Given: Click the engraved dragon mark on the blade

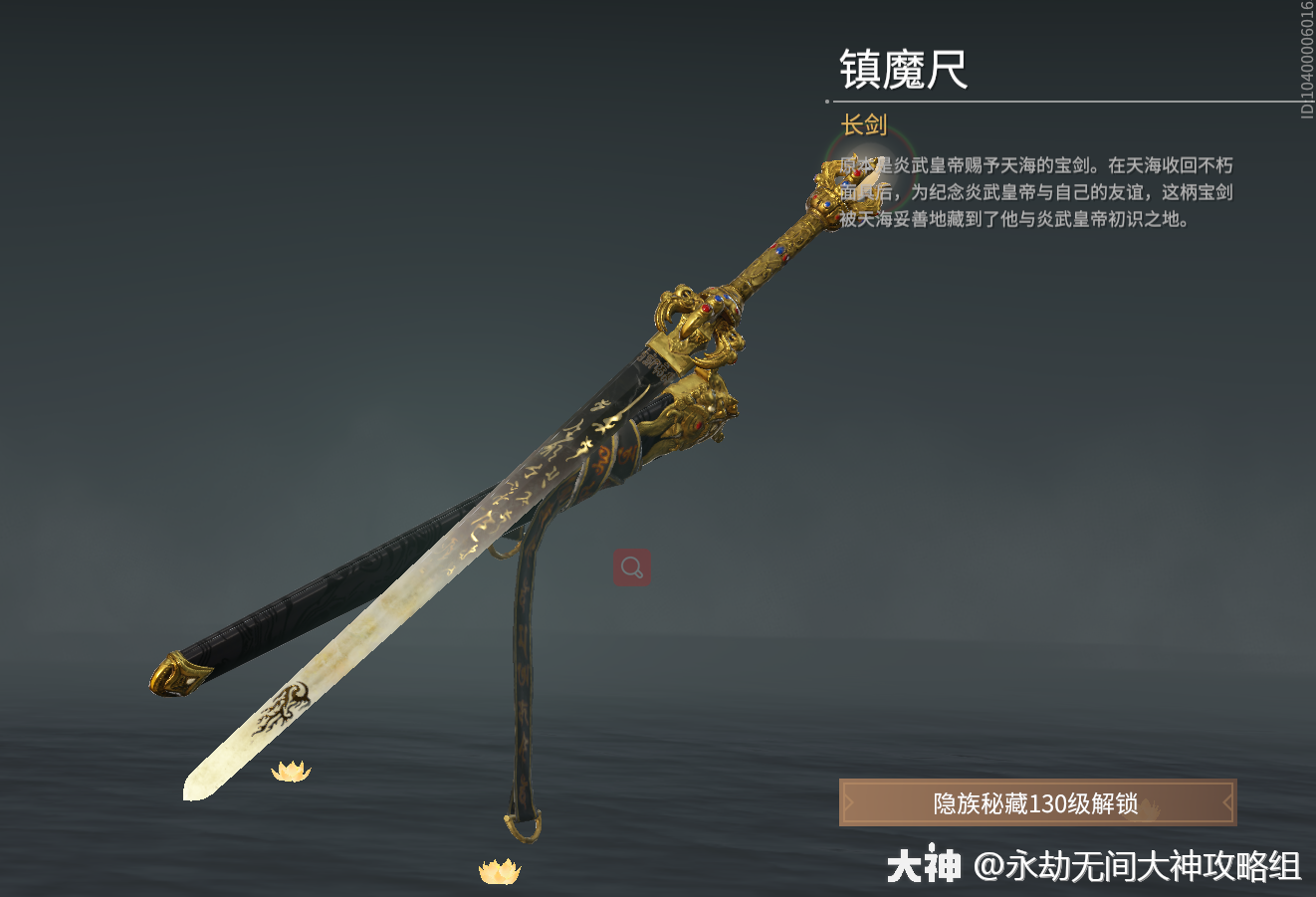Looking at the screenshot, I should click(x=282, y=704).
